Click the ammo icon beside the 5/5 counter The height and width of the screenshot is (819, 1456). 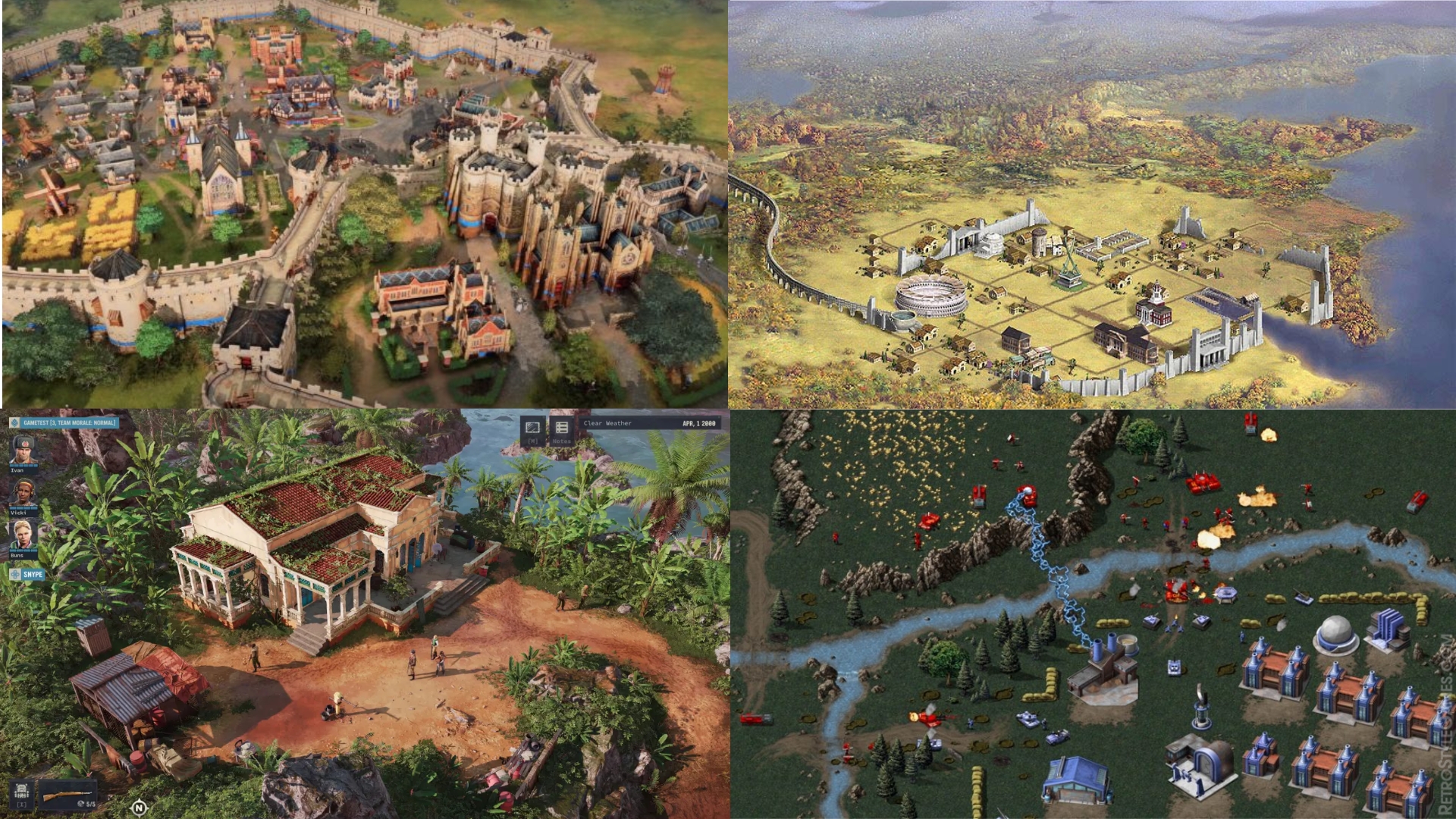point(81,804)
